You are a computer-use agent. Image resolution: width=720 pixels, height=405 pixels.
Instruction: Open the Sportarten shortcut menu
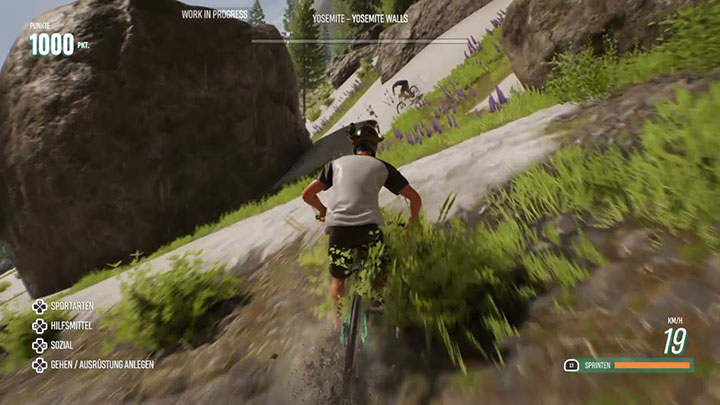coord(70,307)
